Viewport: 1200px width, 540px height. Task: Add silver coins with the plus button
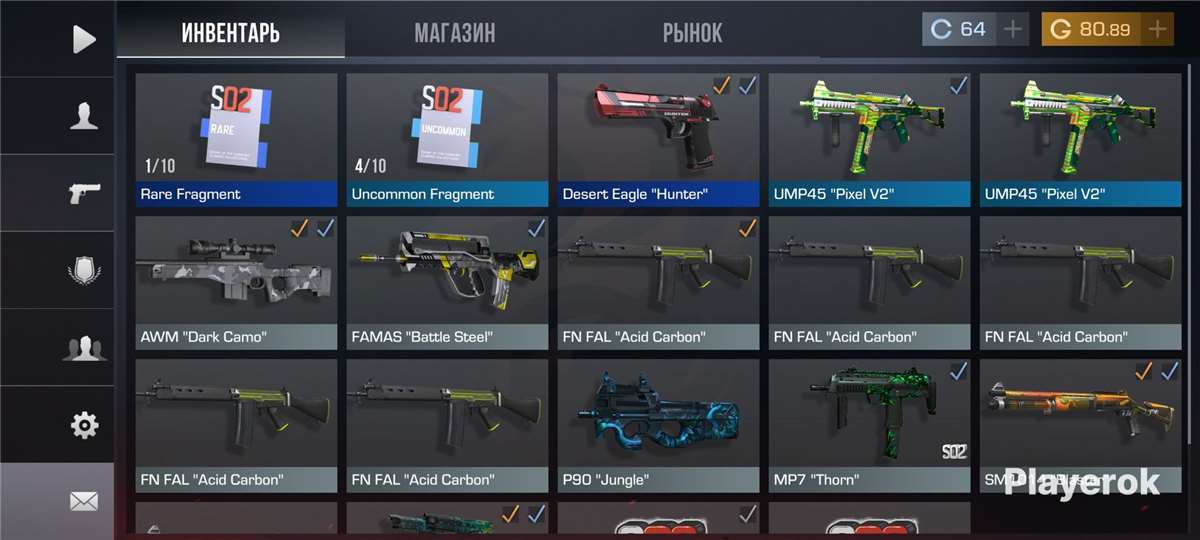[x=1014, y=30]
